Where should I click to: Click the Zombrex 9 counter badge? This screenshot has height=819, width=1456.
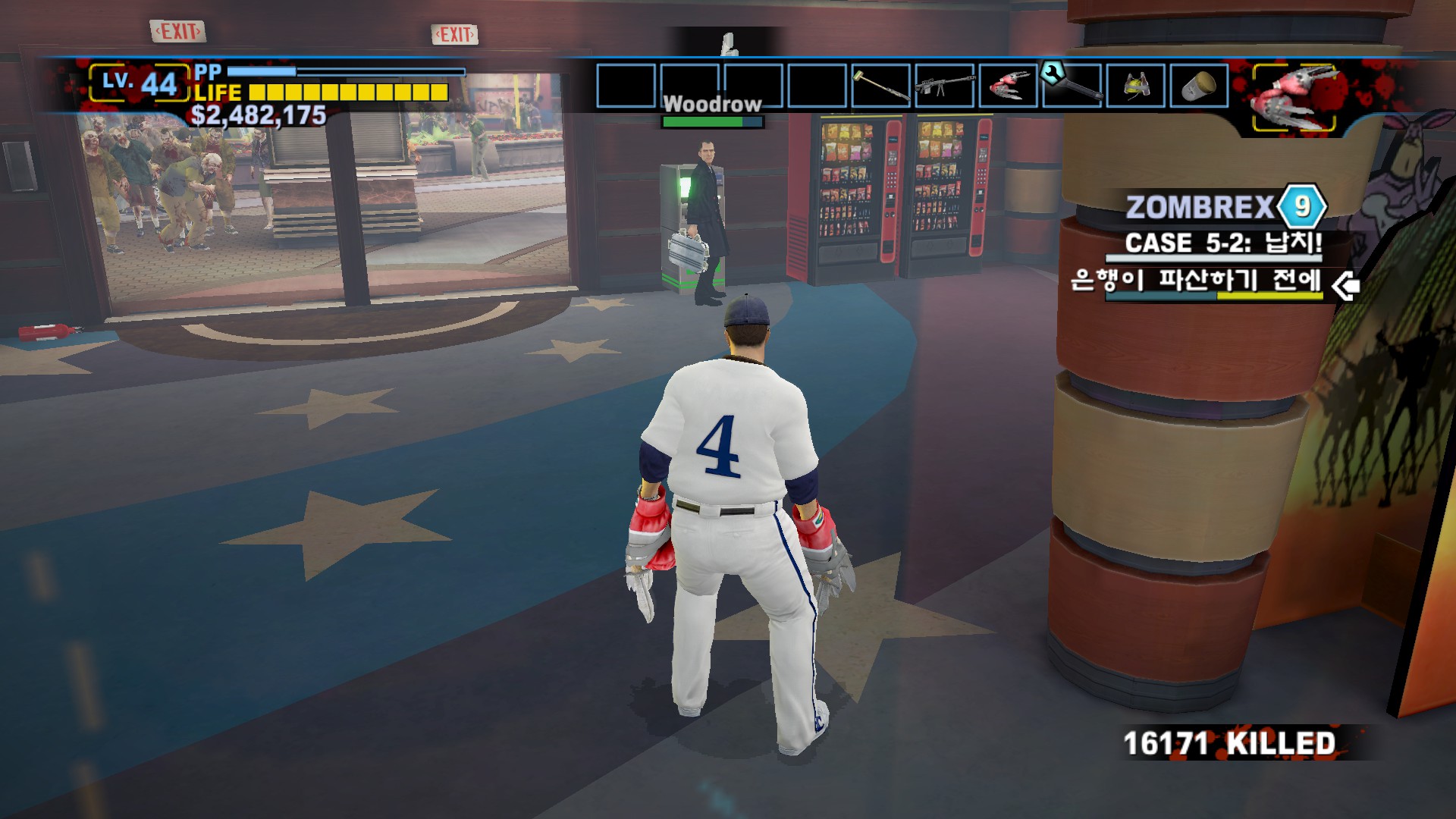tap(1301, 206)
